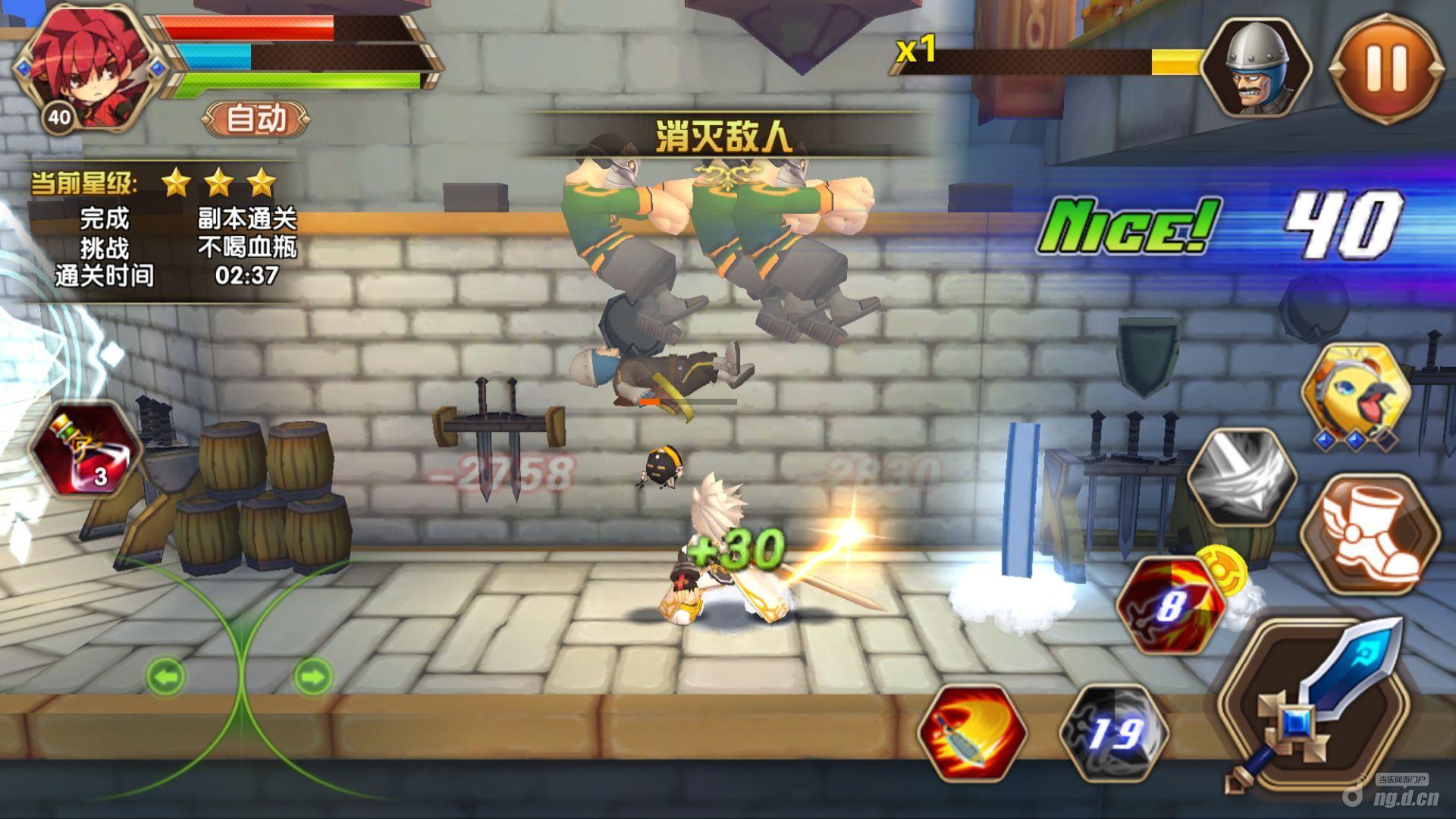The height and width of the screenshot is (819, 1456).
Task: Use the white slash skill
Action: [x=1242, y=476]
